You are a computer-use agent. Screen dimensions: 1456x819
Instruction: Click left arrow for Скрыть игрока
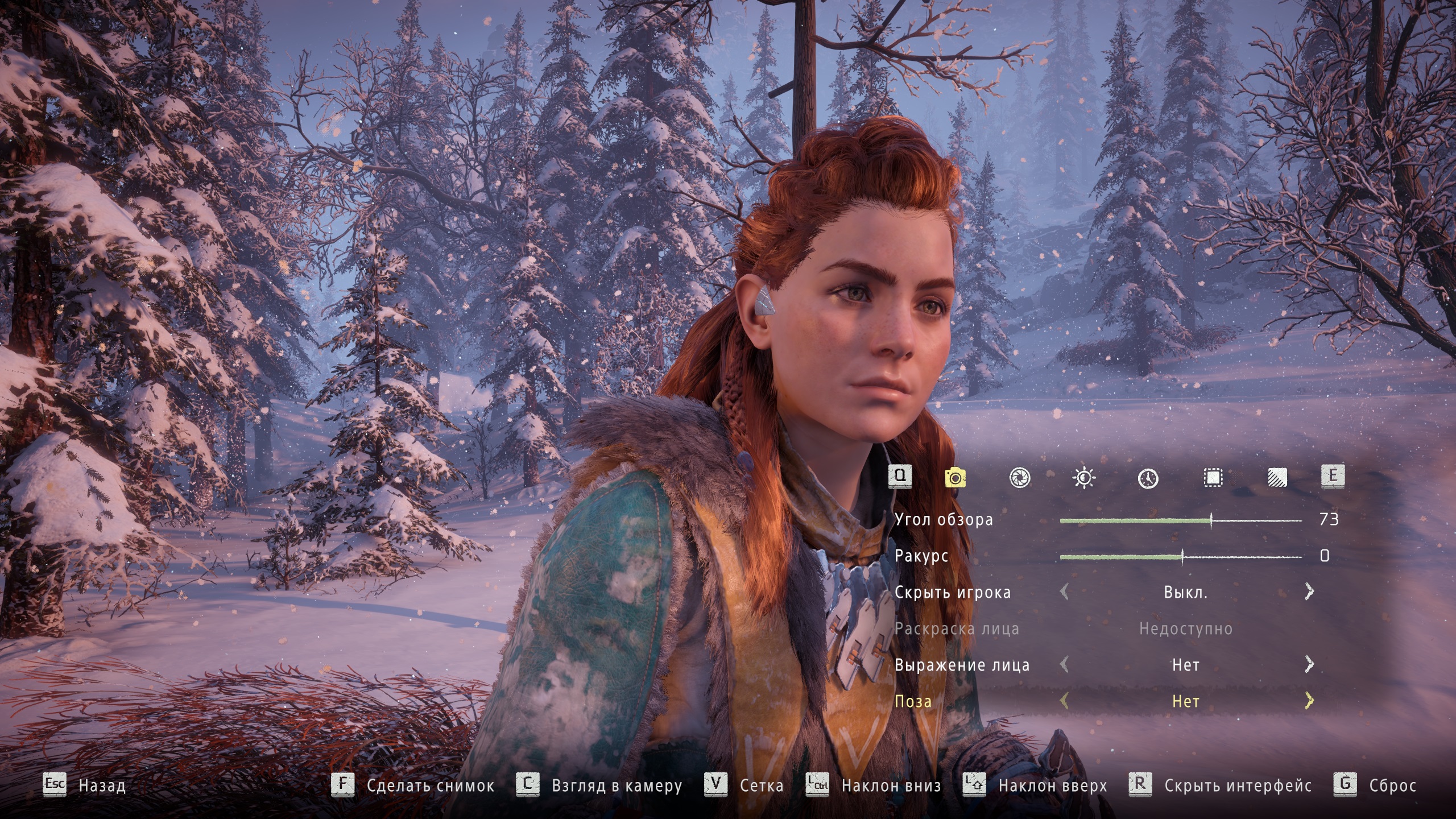point(1064,592)
